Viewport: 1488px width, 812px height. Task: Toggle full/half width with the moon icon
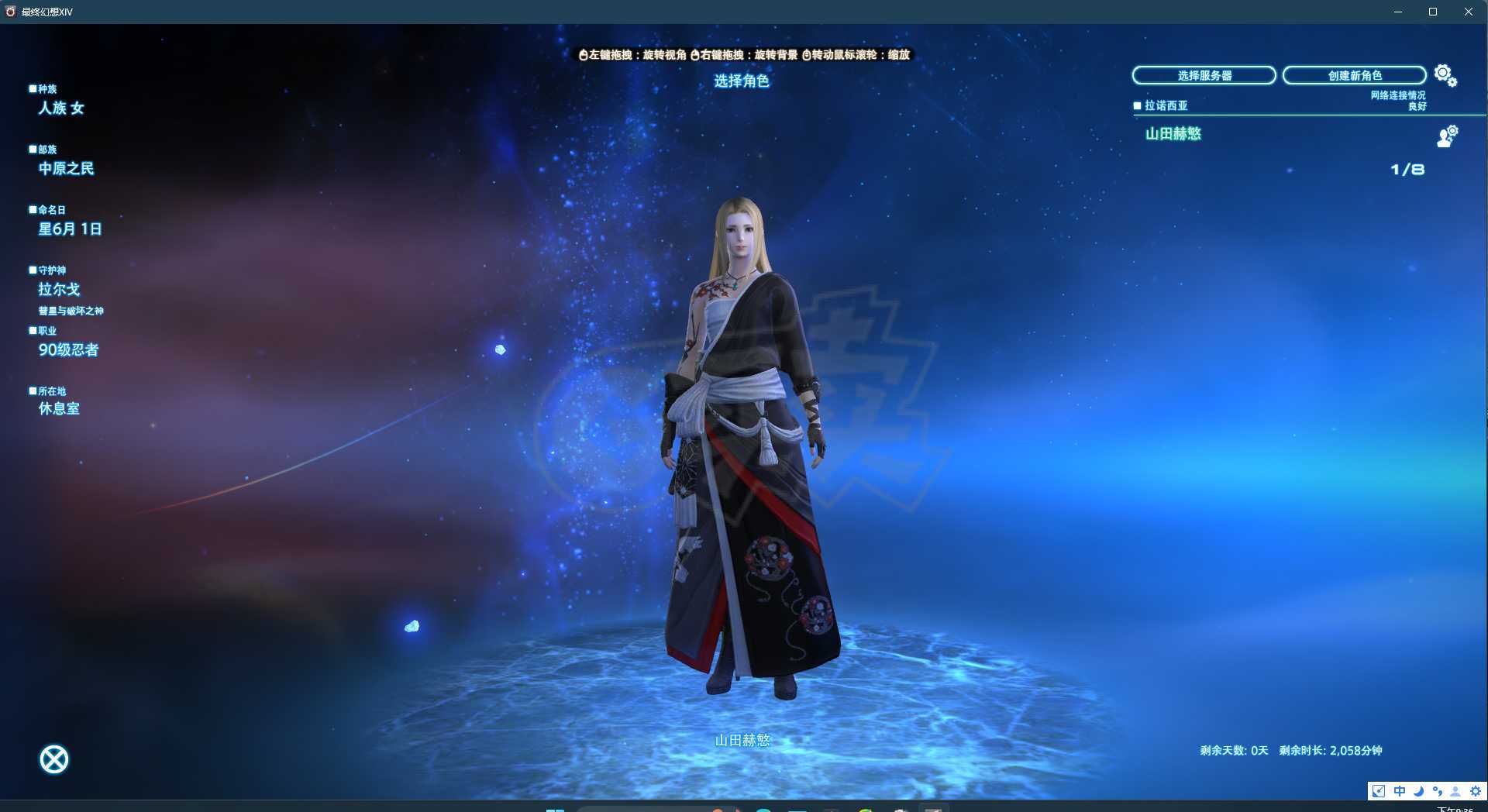pos(1418,791)
